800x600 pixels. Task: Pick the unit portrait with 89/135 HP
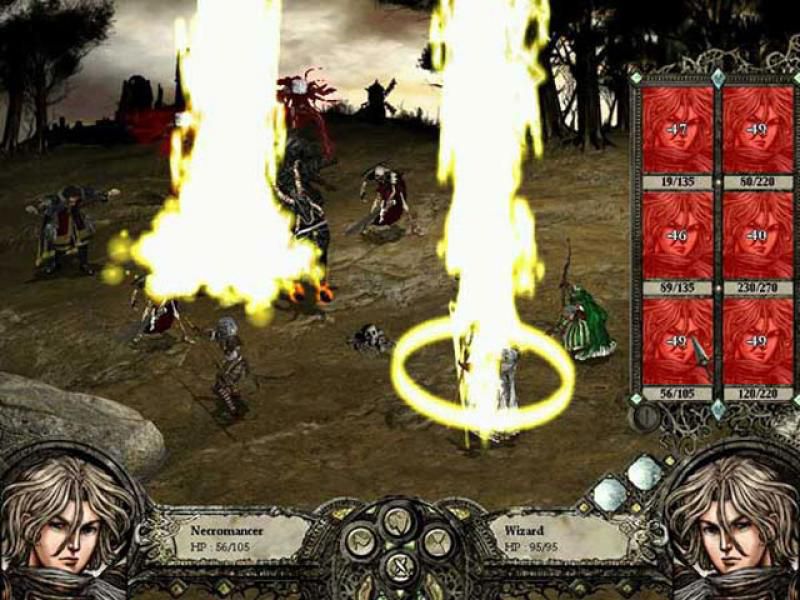point(677,236)
